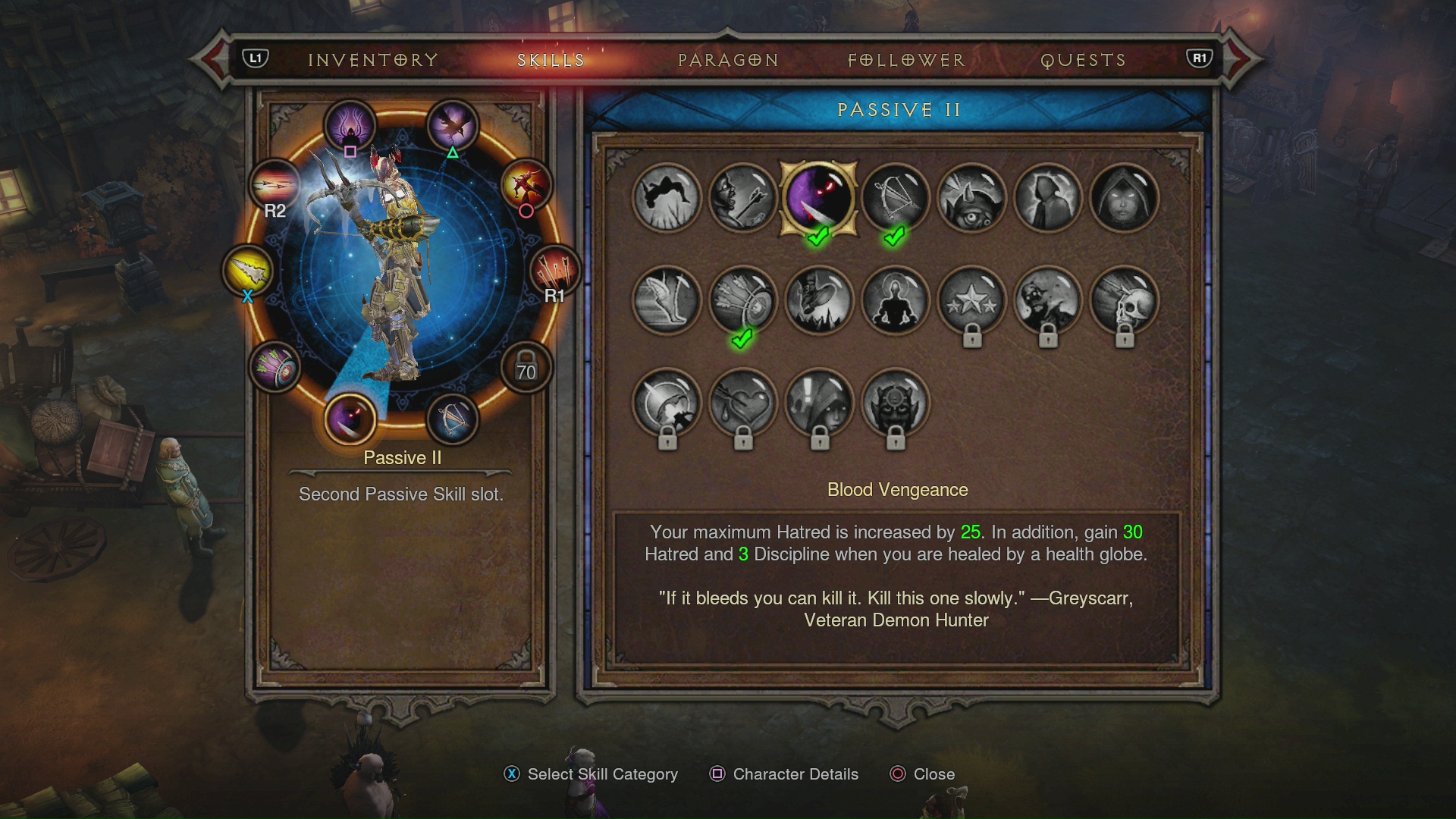
Task: Open the R2 skill slot on wheel
Action: [275, 186]
